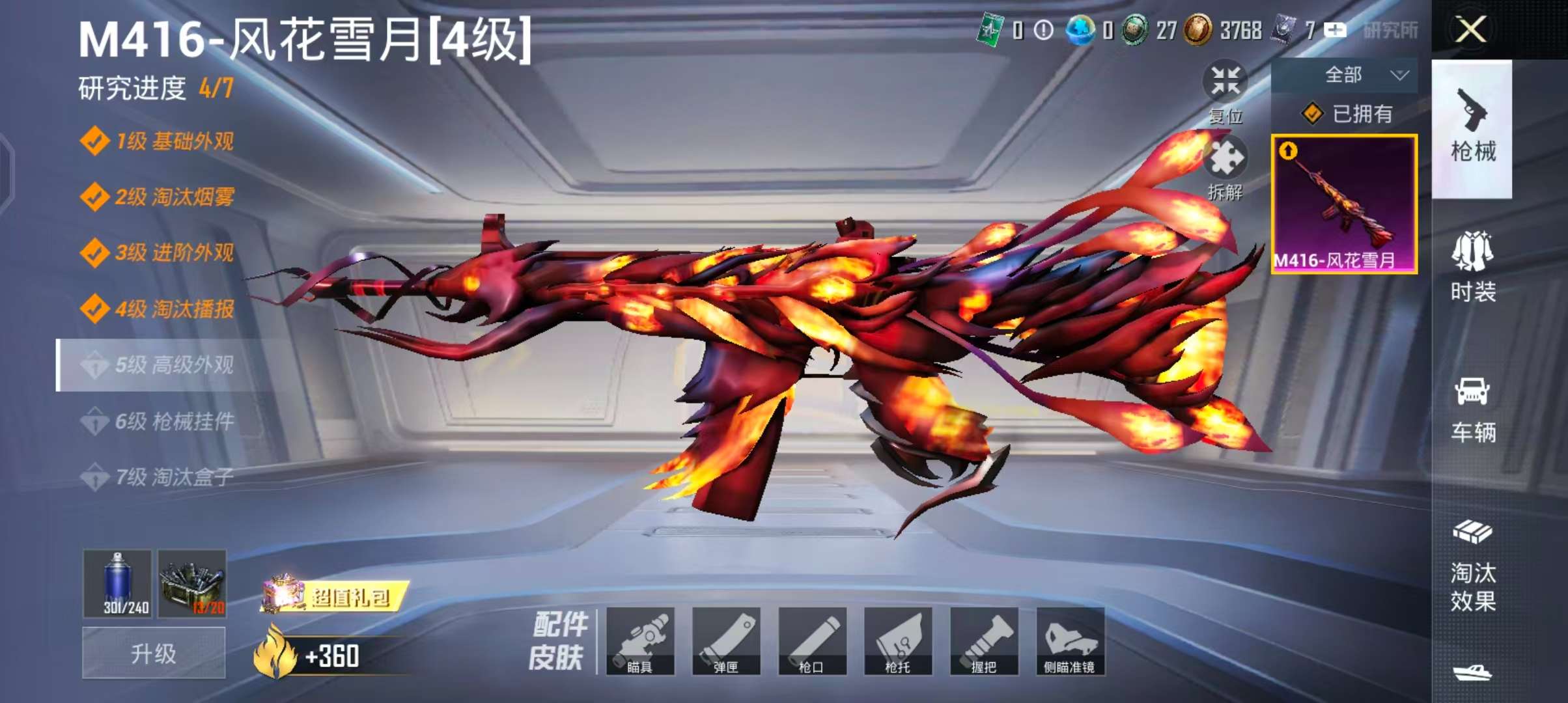Select the M416-风花雪月 skin thumbnail

click(1344, 204)
